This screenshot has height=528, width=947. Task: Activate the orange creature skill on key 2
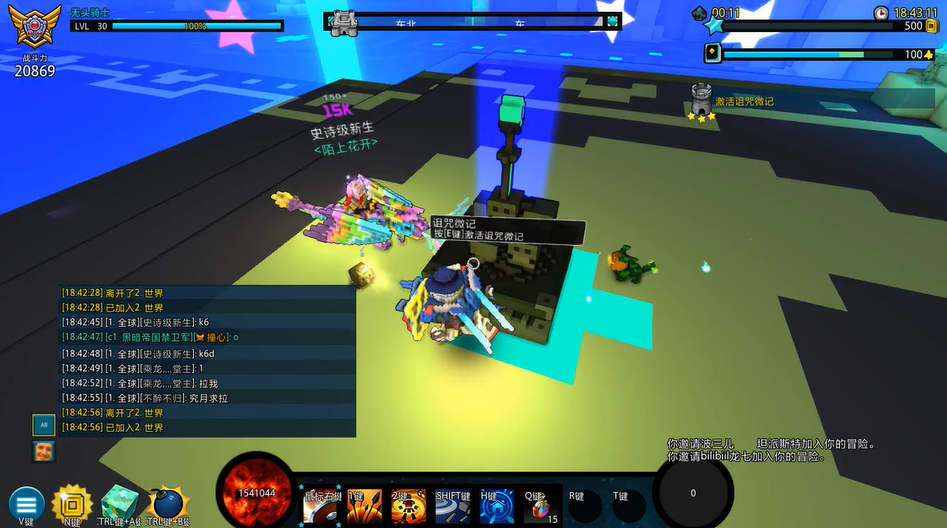click(408, 506)
